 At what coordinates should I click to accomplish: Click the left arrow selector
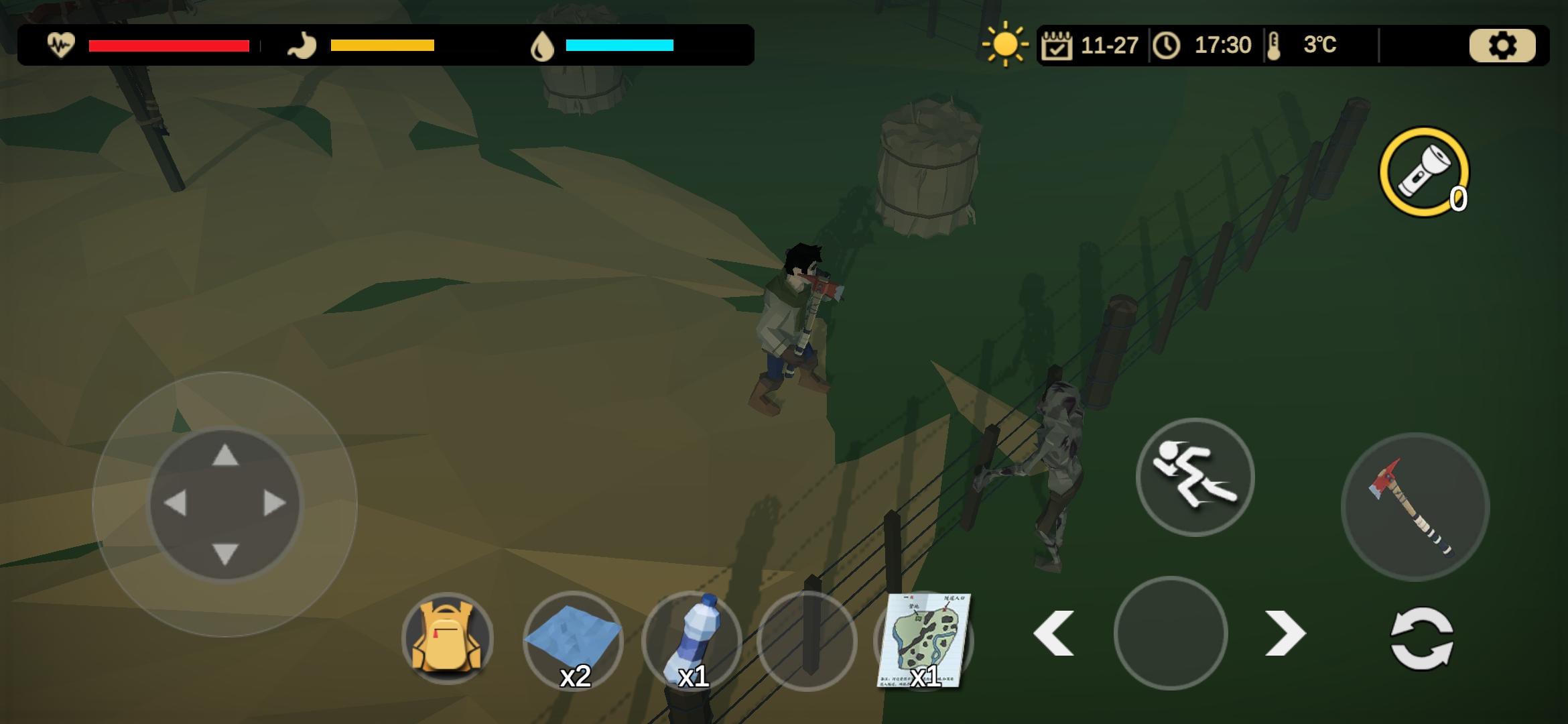click(1053, 633)
